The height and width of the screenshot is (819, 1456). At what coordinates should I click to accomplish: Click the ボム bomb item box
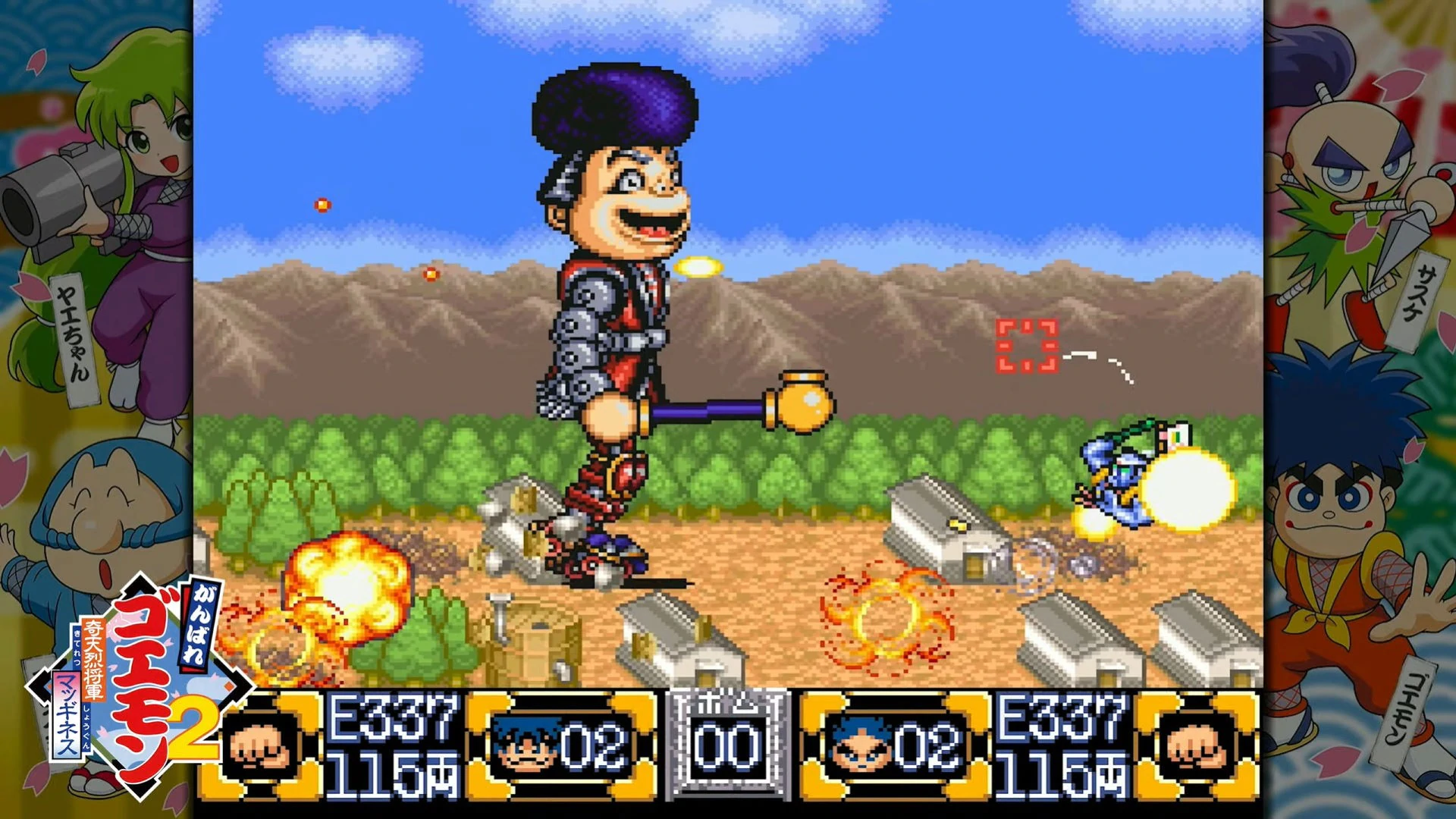728,744
